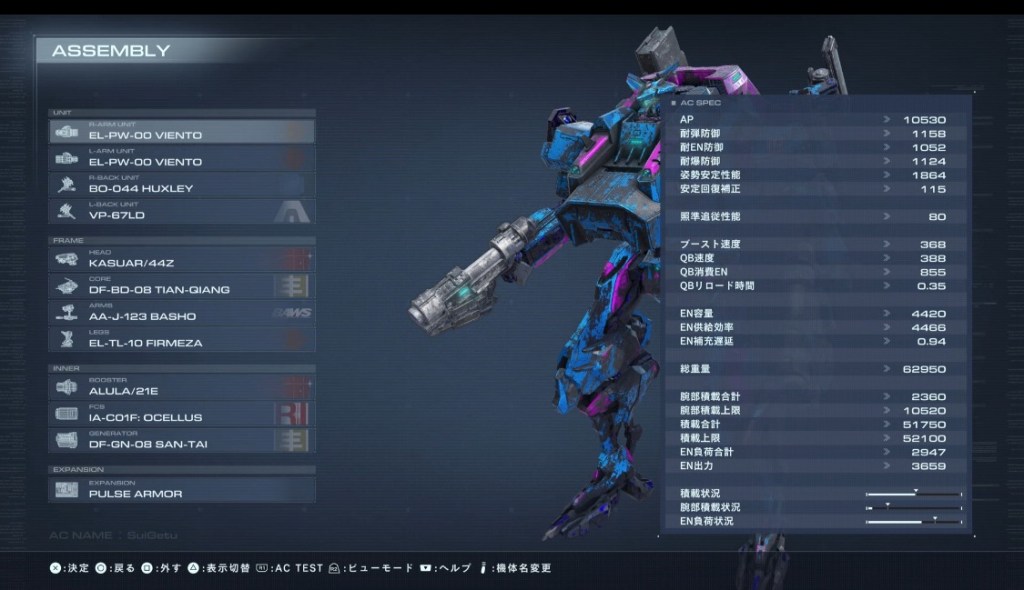Select the L-BACK UNIT VP-67LD entry
Screen dimensions: 1024x590
point(181,211)
